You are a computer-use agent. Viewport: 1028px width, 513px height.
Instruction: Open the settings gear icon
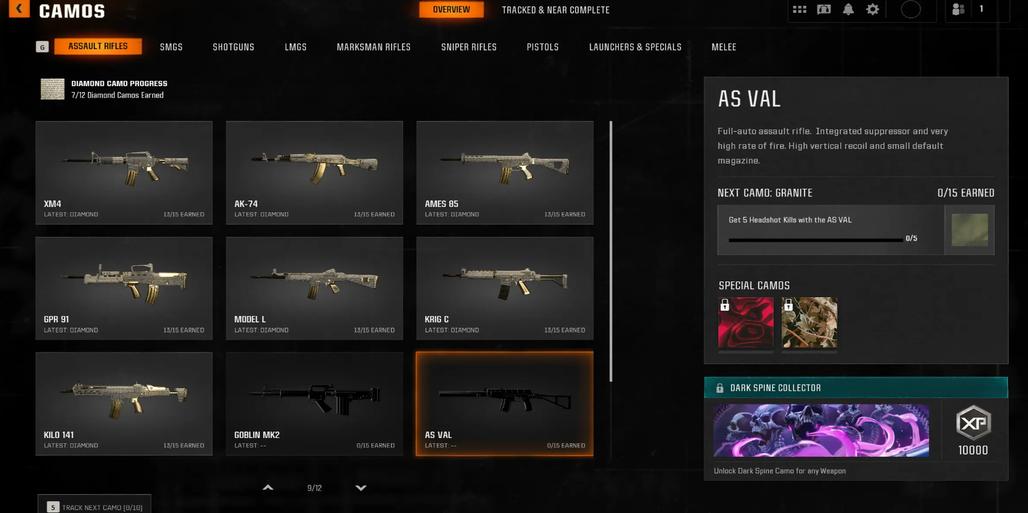pyautogui.click(x=872, y=10)
